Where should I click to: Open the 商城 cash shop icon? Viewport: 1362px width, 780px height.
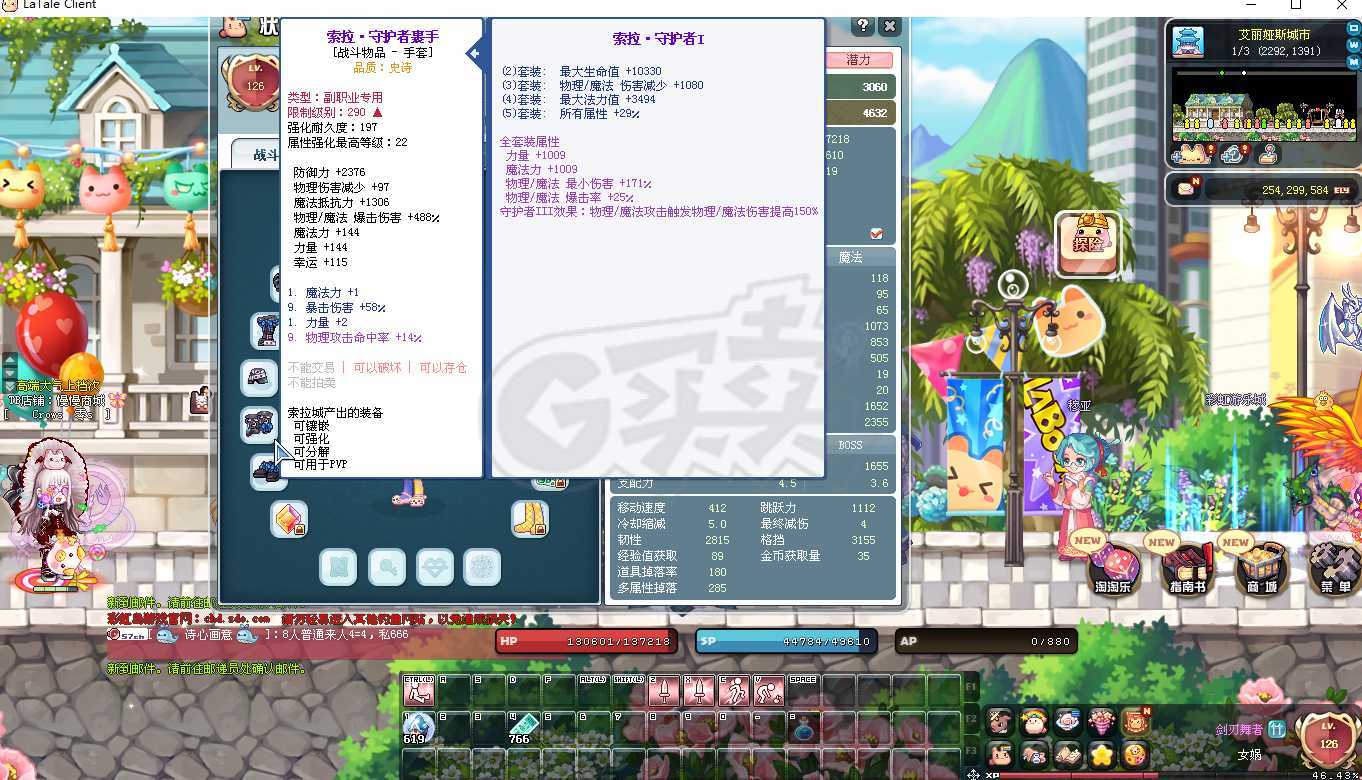pos(1260,565)
